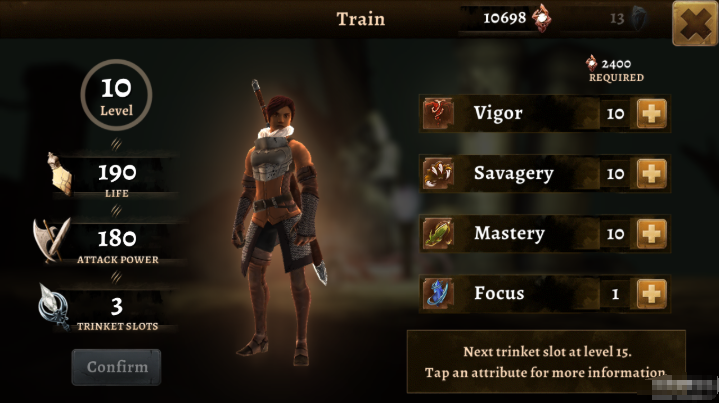Screen dimensions: 719x403
Task: Add a point to Focus
Action: [652, 294]
